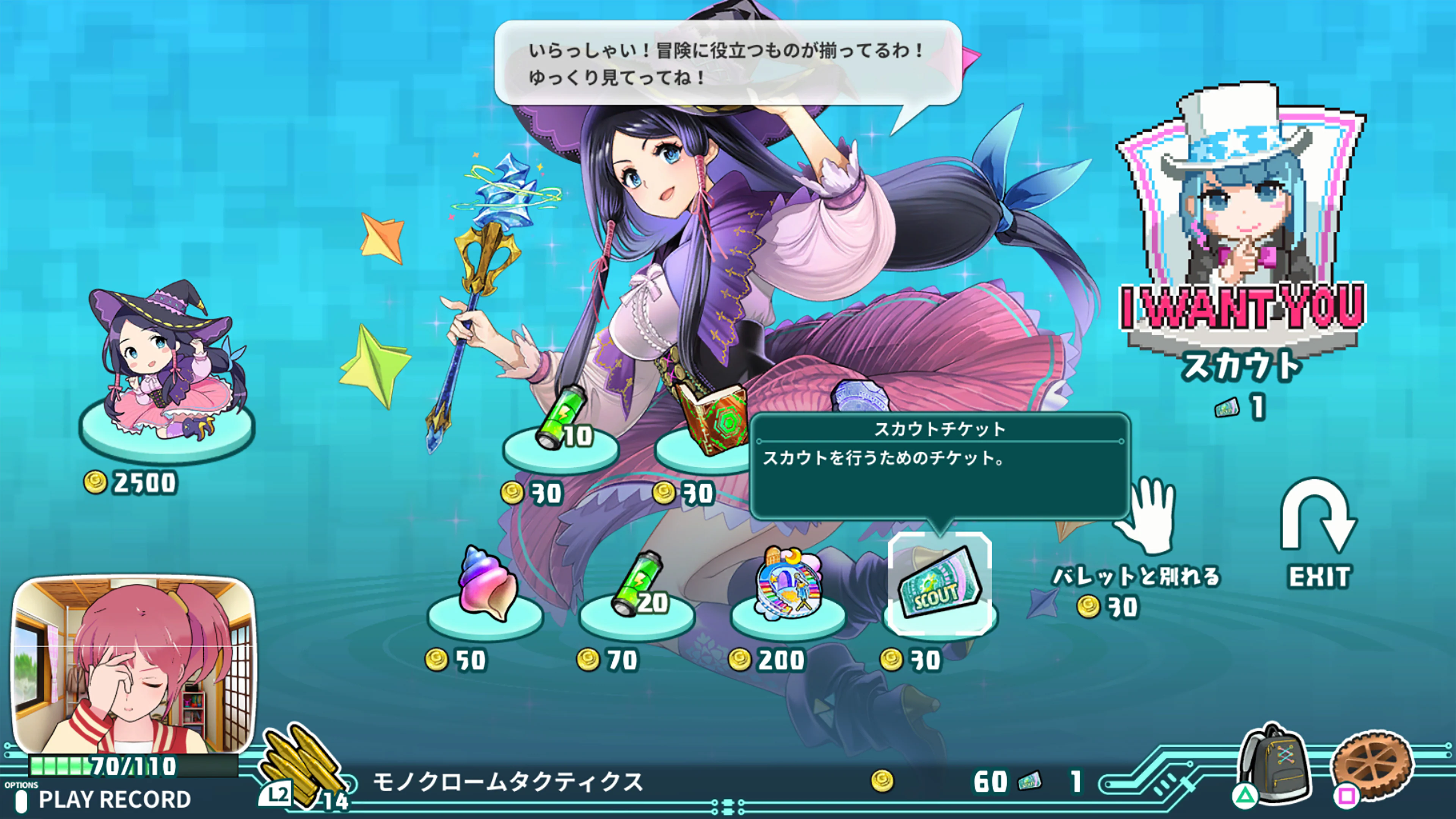
Task: Pick the 10-charge battery costing 30 coins
Action: tap(561, 424)
